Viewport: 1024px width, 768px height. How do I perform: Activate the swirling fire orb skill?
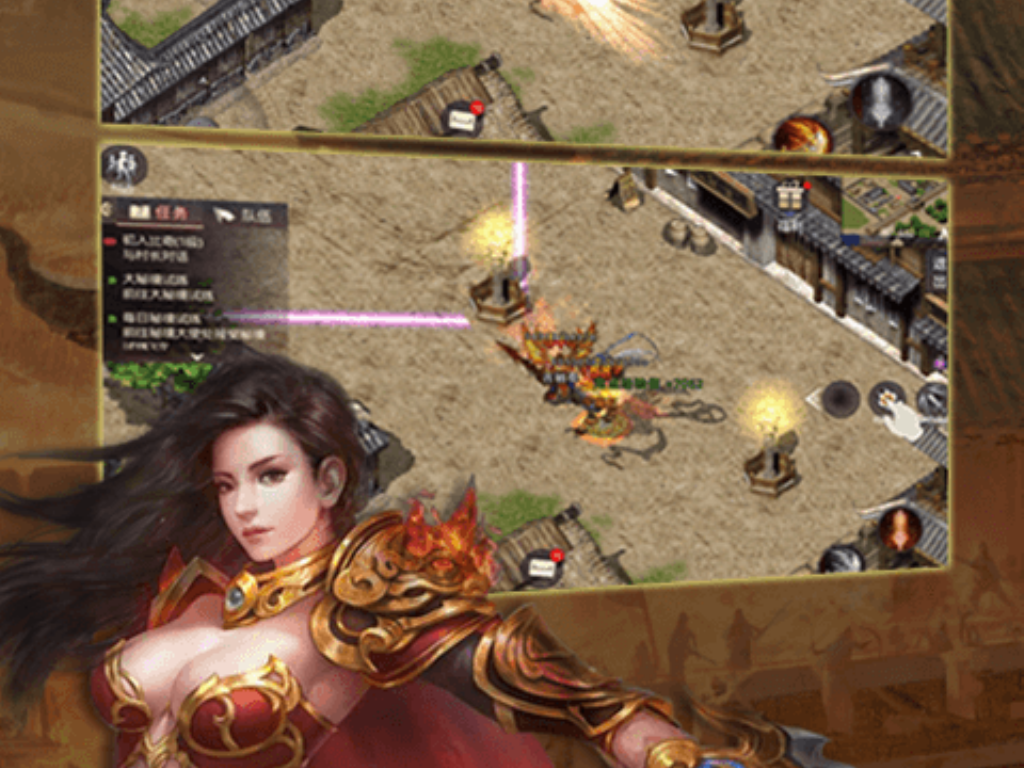click(x=802, y=135)
